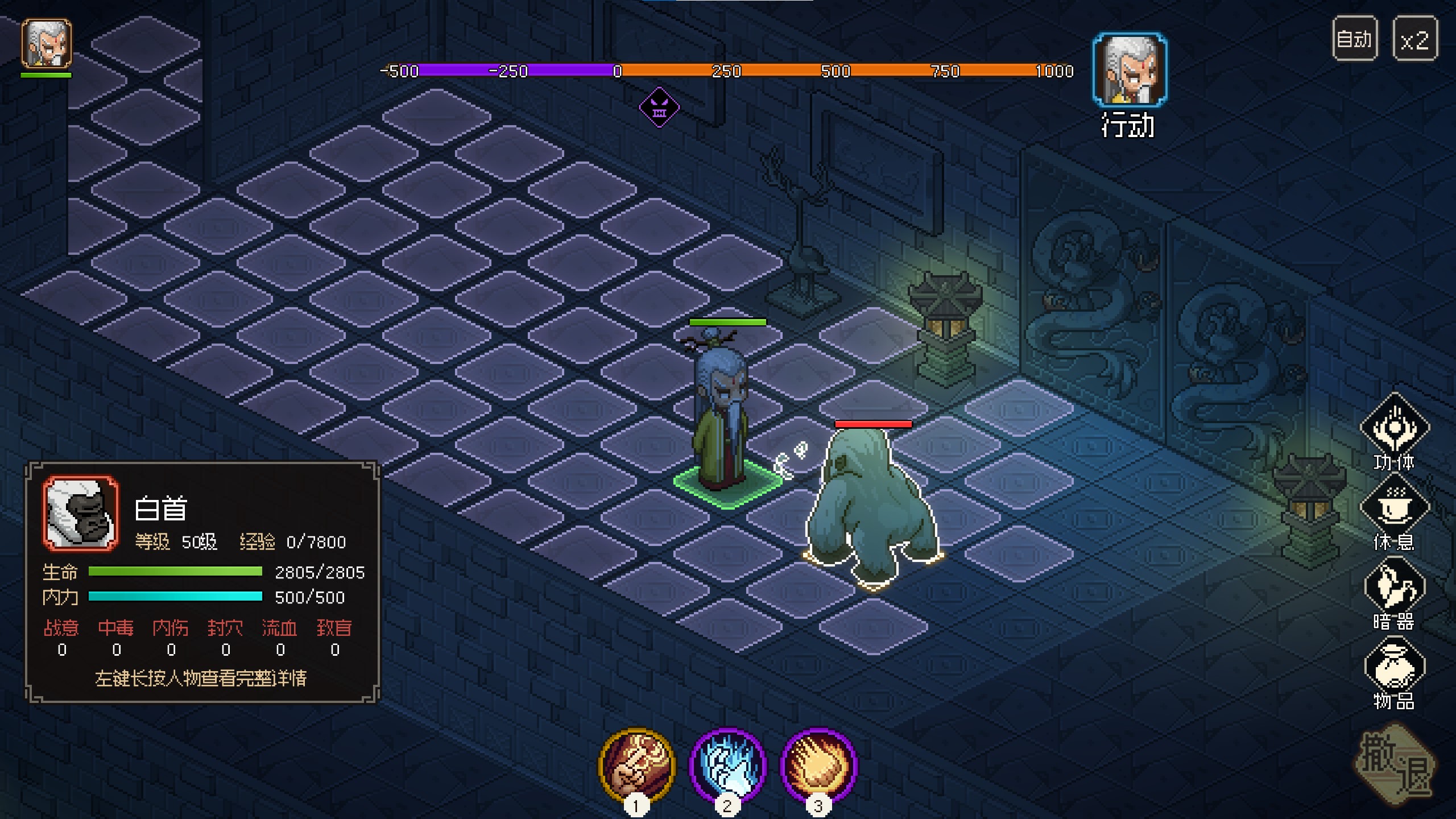
Task: Click the 撤退 retreat button
Action: 1395,765
